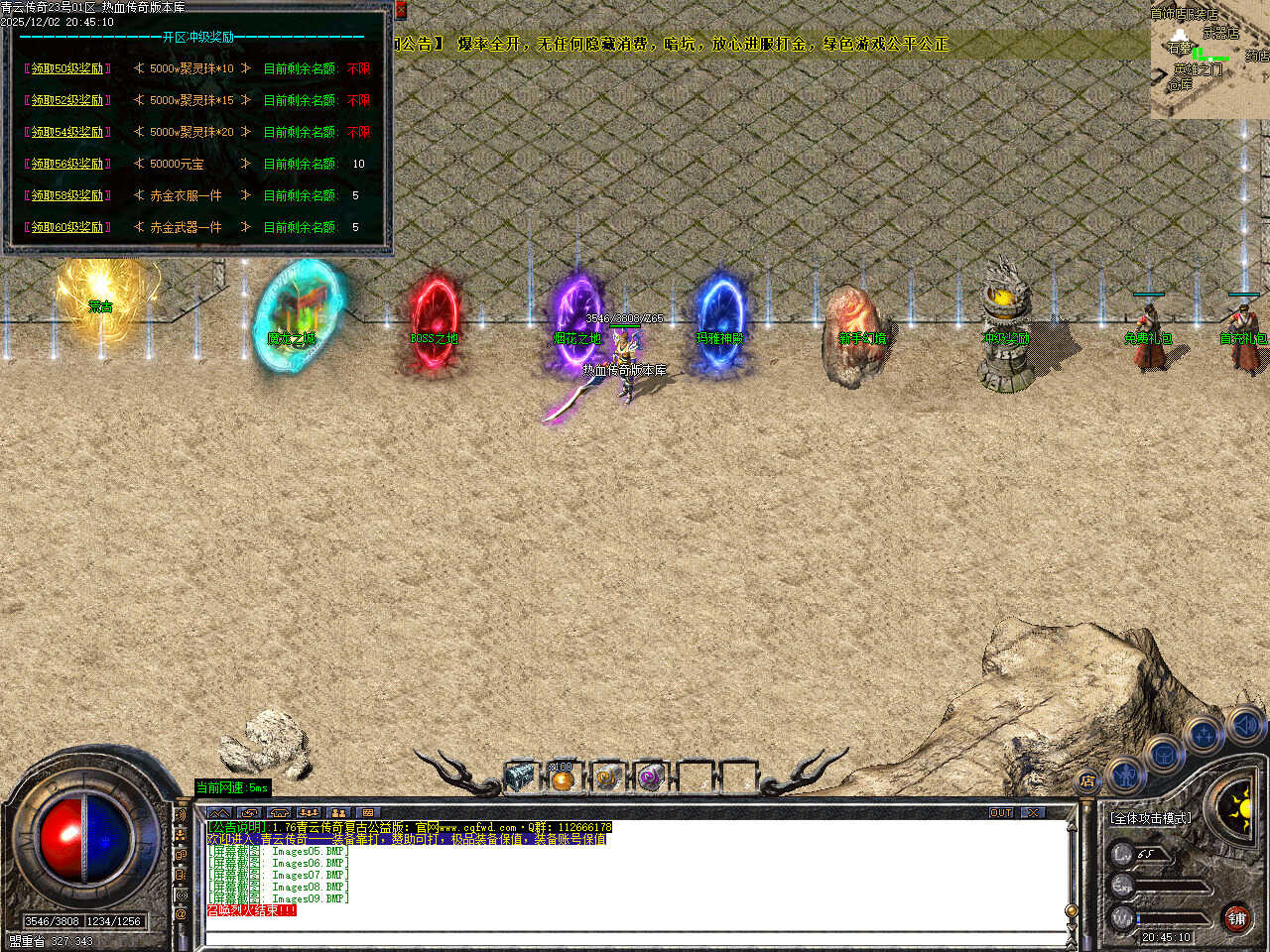Use the scroll item in the hotbar

click(x=607, y=778)
